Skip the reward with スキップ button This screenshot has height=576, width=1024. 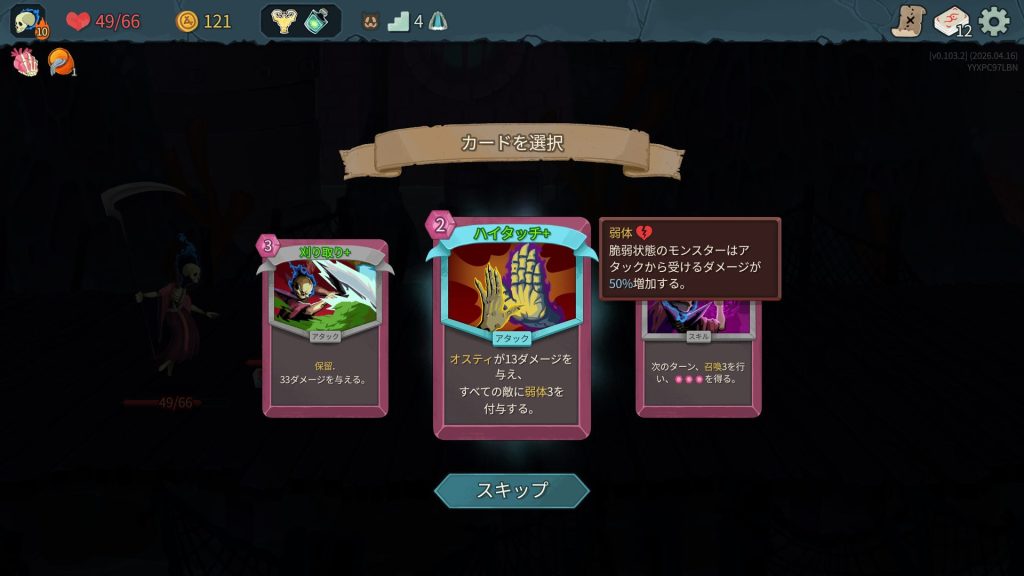pyautogui.click(x=511, y=490)
